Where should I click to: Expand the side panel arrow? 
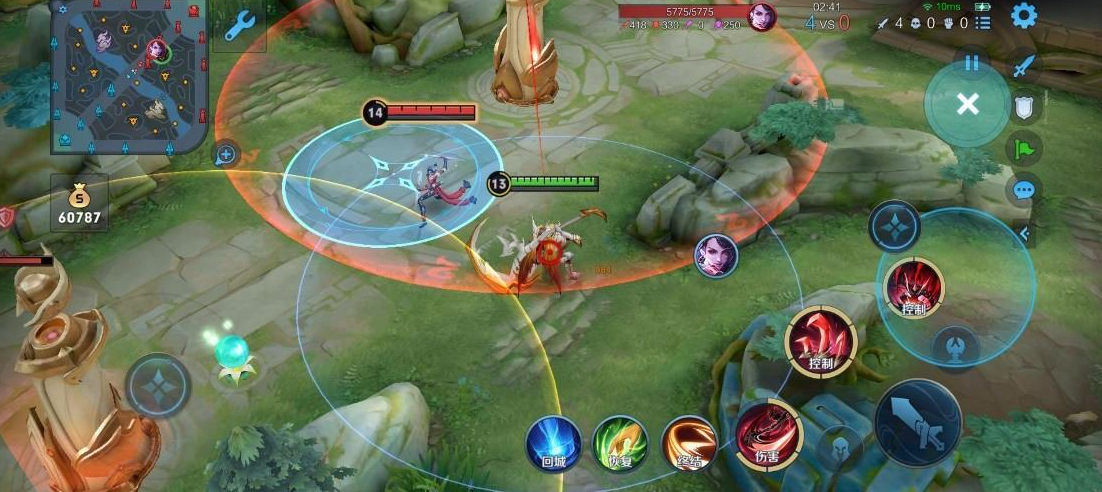tap(1025, 234)
